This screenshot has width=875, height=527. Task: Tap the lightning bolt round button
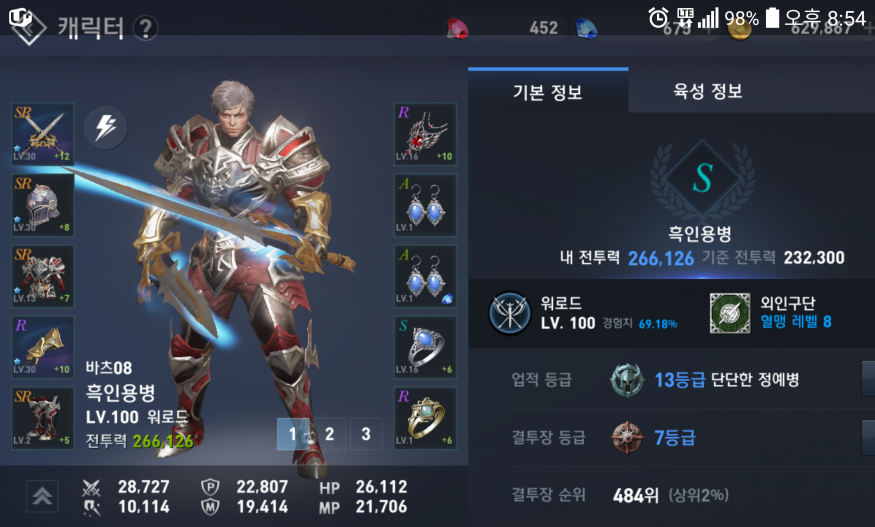click(x=105, y=126)
